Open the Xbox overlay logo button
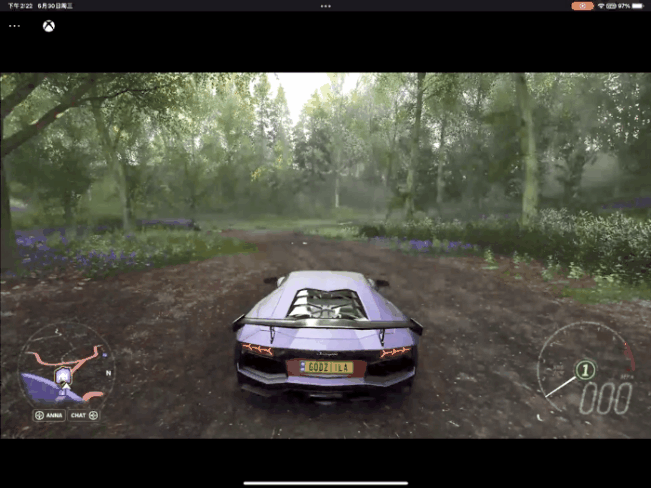This screenshot has width=651, height=488. 48,26
